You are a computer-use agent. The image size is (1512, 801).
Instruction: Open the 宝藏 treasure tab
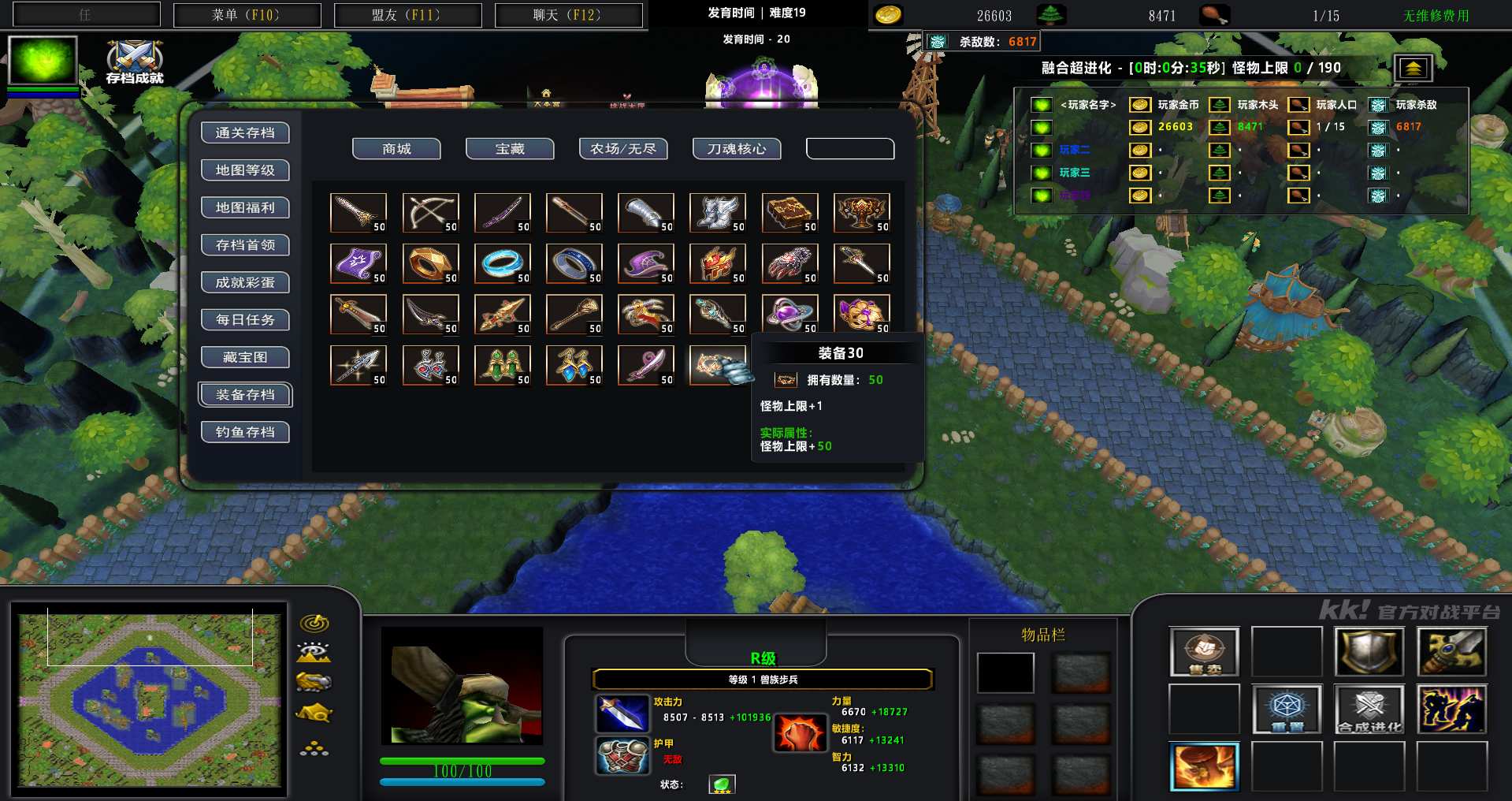click(510, 149)
